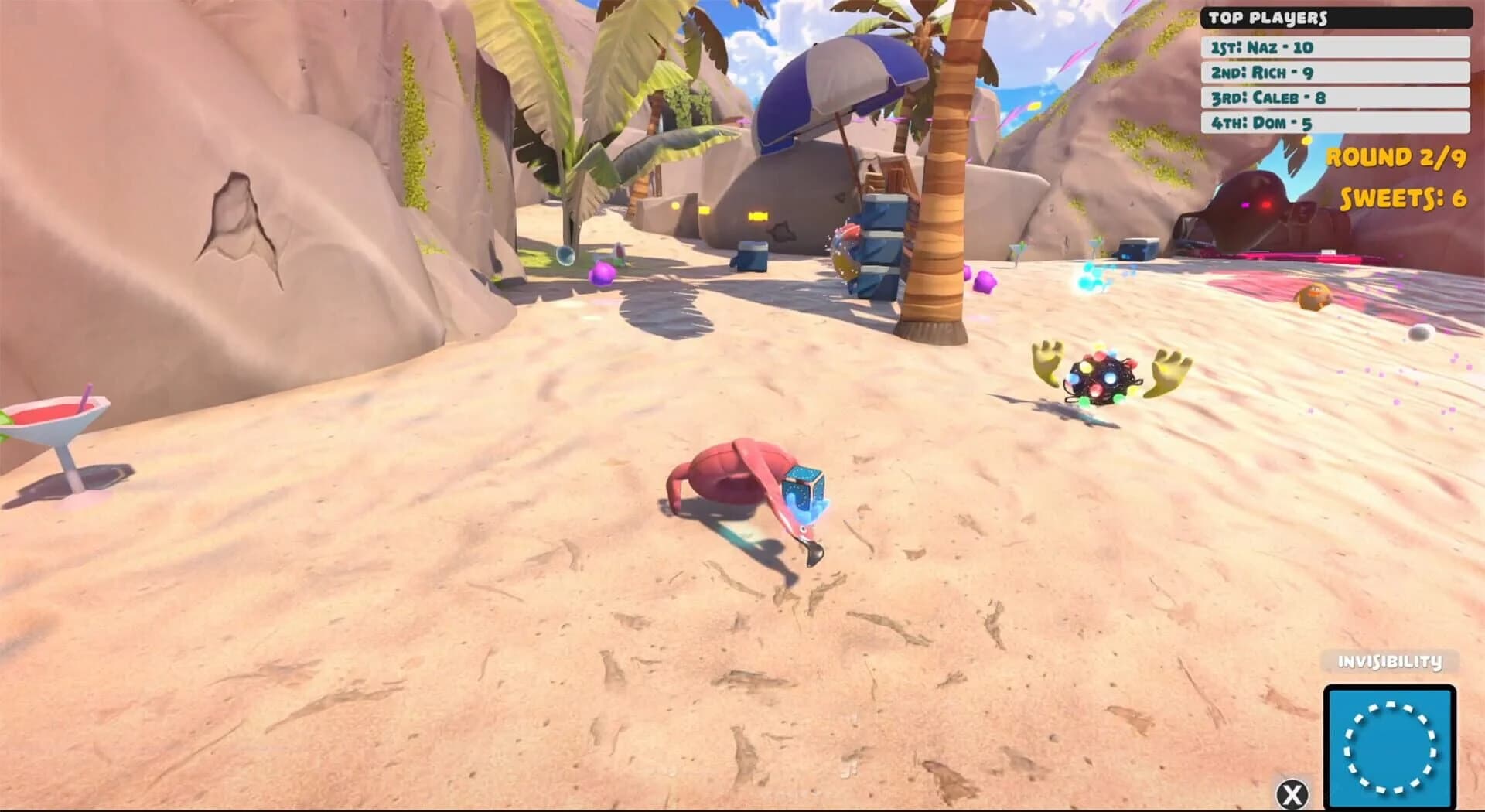The width and height of the screenshot is (1485, 812).
Task: Click the orange puffball creature near the rocks
Action: [1316, 296]
